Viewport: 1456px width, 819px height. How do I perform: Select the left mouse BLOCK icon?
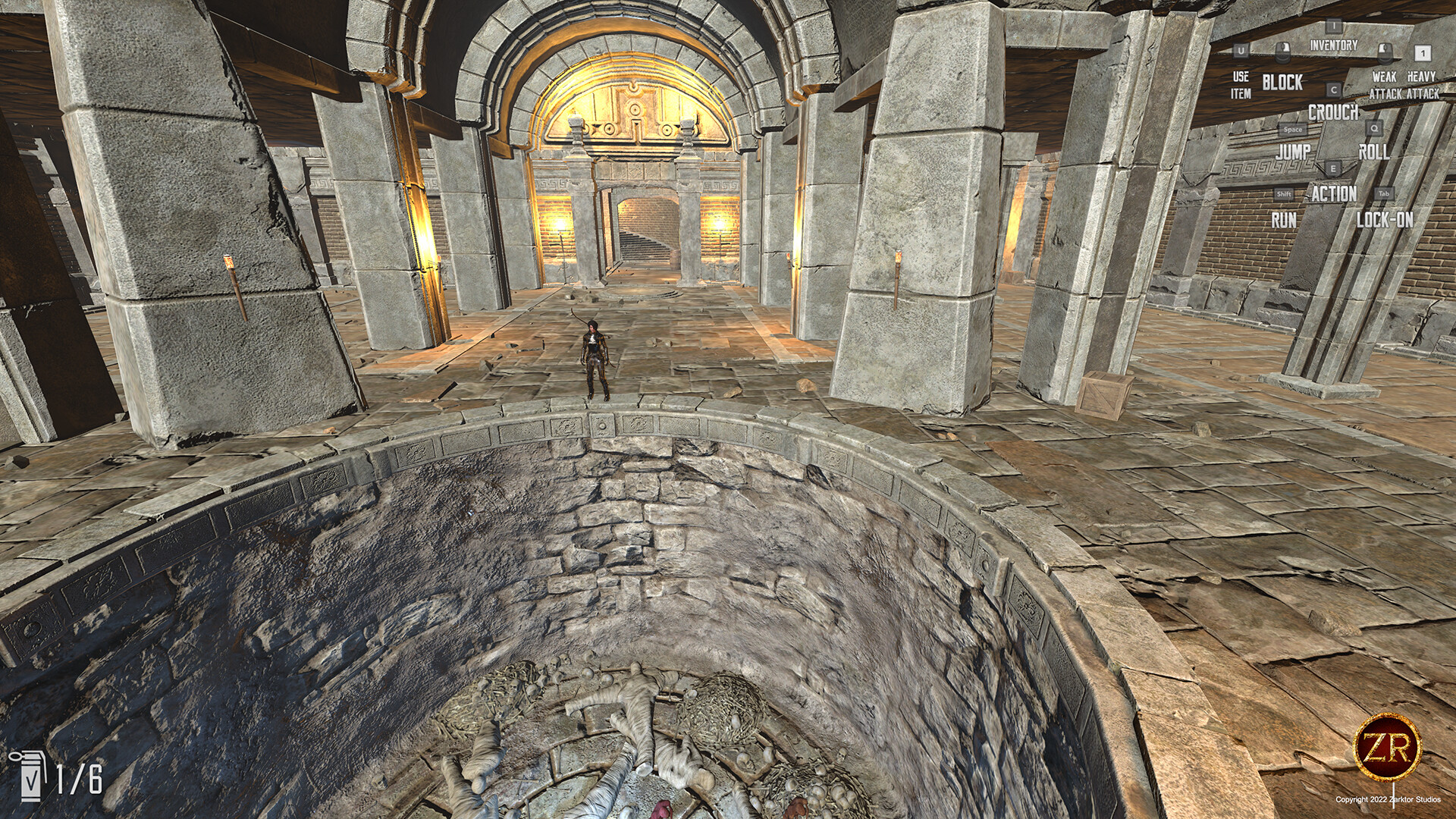[x=1283, y=52]
